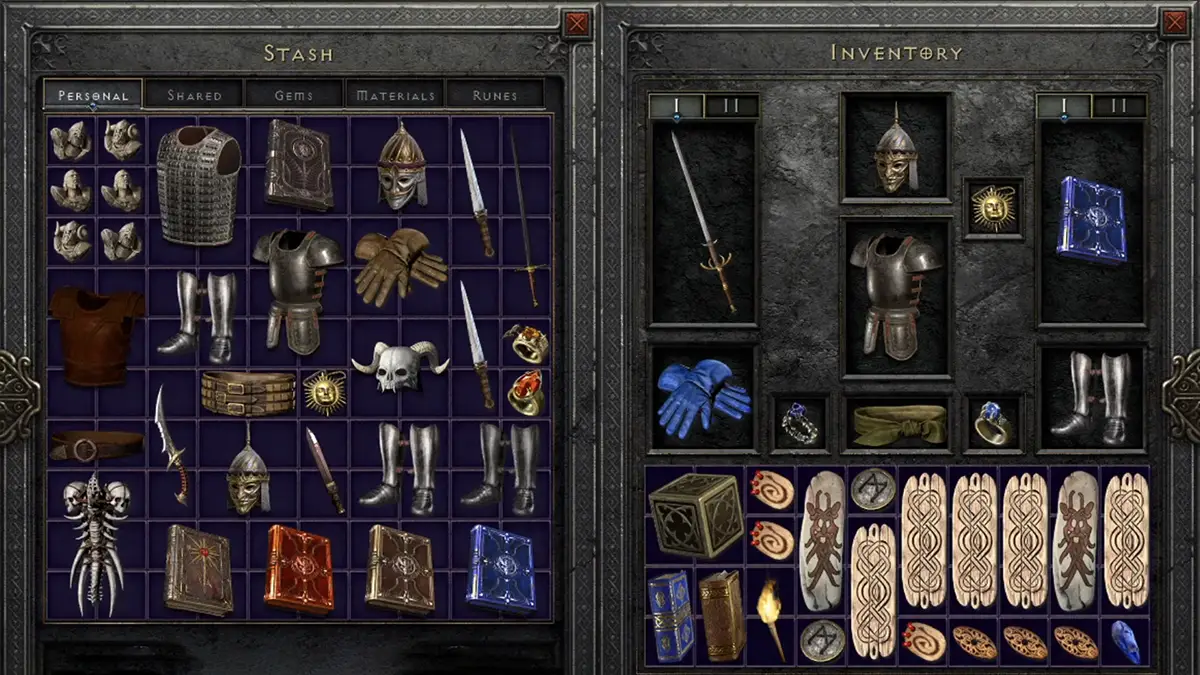
Task: Close the Stash panel
Action: (x=577, y=23)
